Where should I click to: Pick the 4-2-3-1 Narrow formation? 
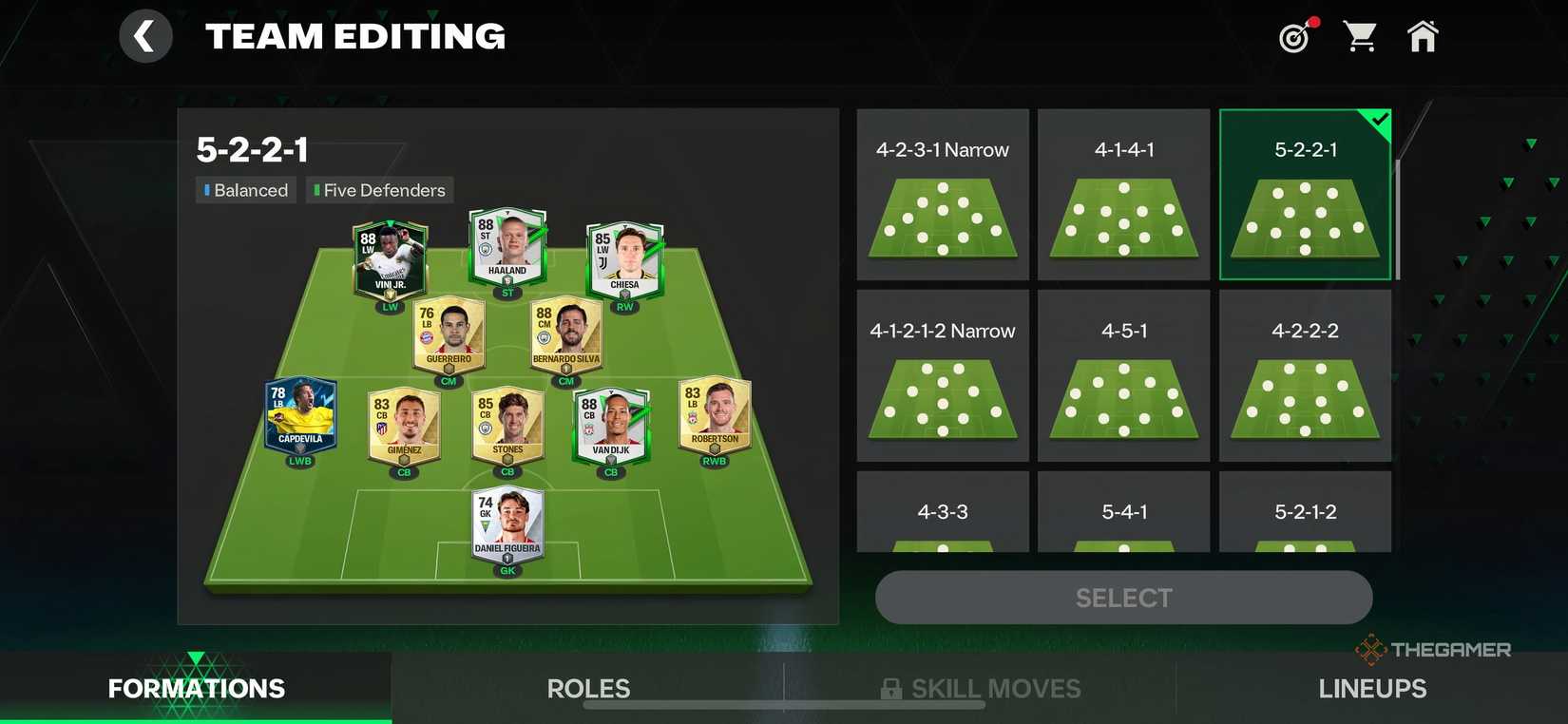pos(942,193)
